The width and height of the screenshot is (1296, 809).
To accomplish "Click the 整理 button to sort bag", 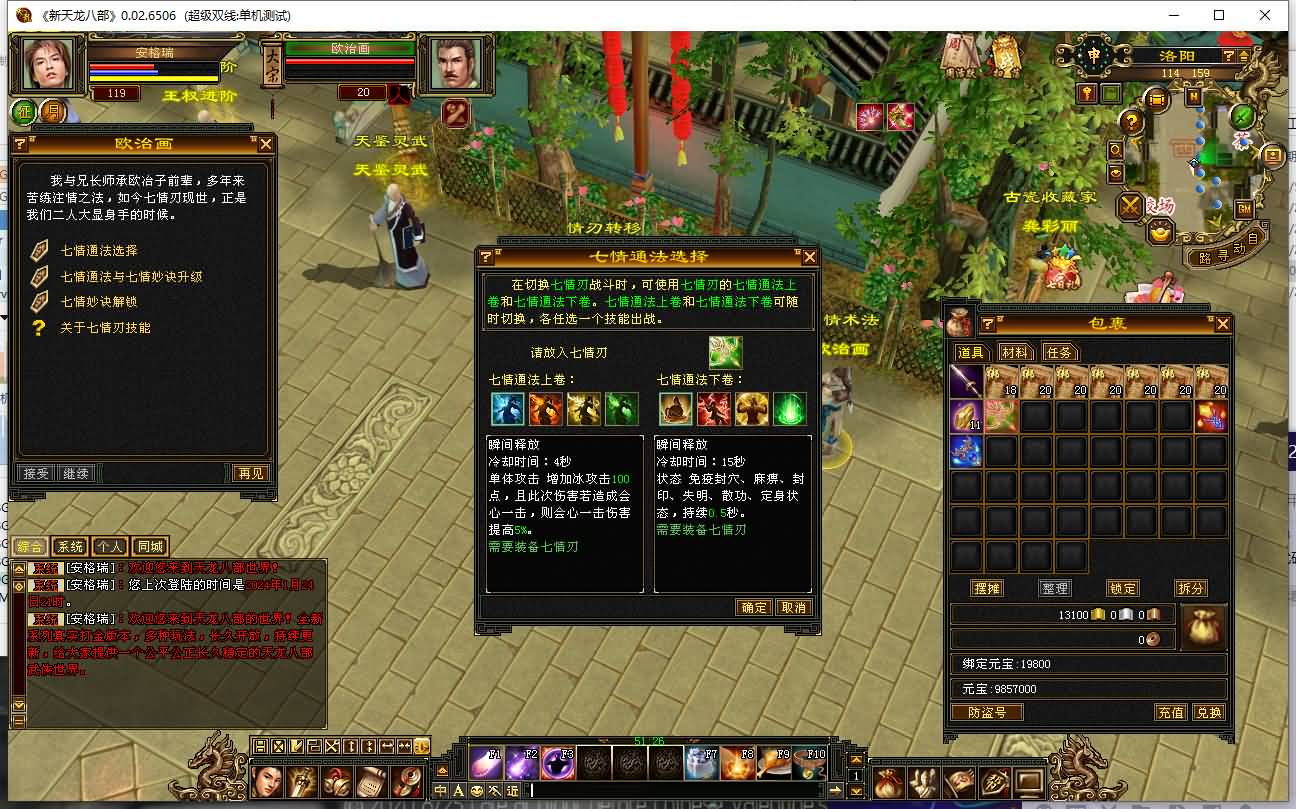I will (1055, 588).
